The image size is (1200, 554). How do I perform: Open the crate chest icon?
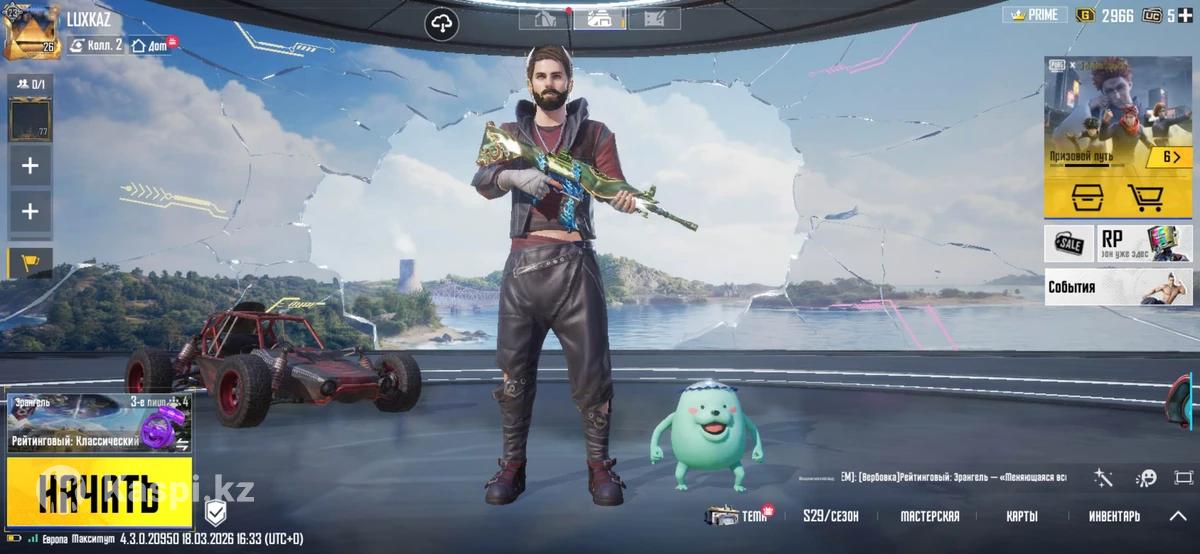click(1083, 197)
